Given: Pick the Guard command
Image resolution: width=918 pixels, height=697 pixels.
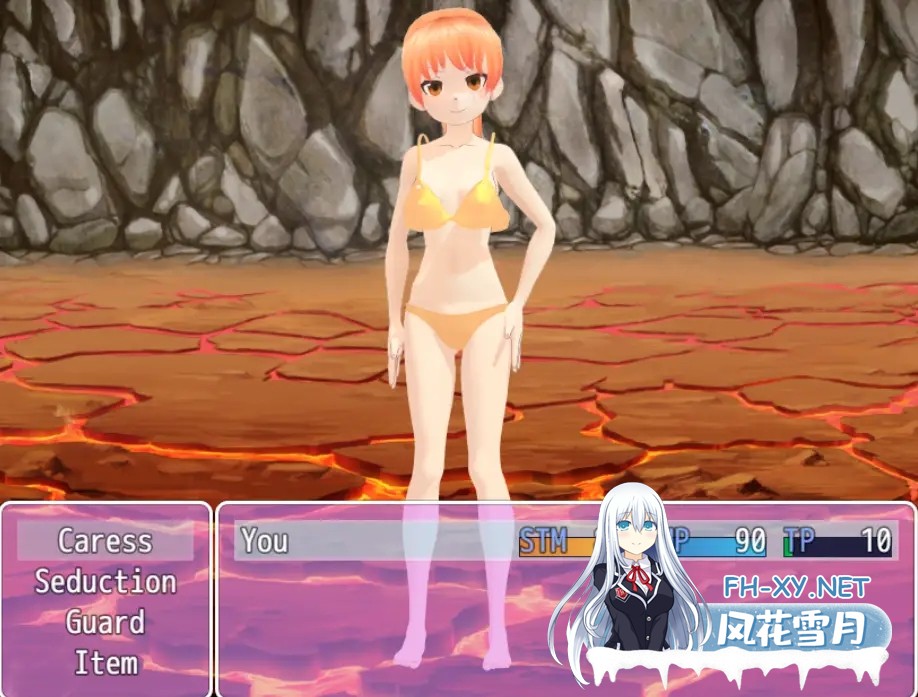Looking at the screenshot, I should pos(105,622).
